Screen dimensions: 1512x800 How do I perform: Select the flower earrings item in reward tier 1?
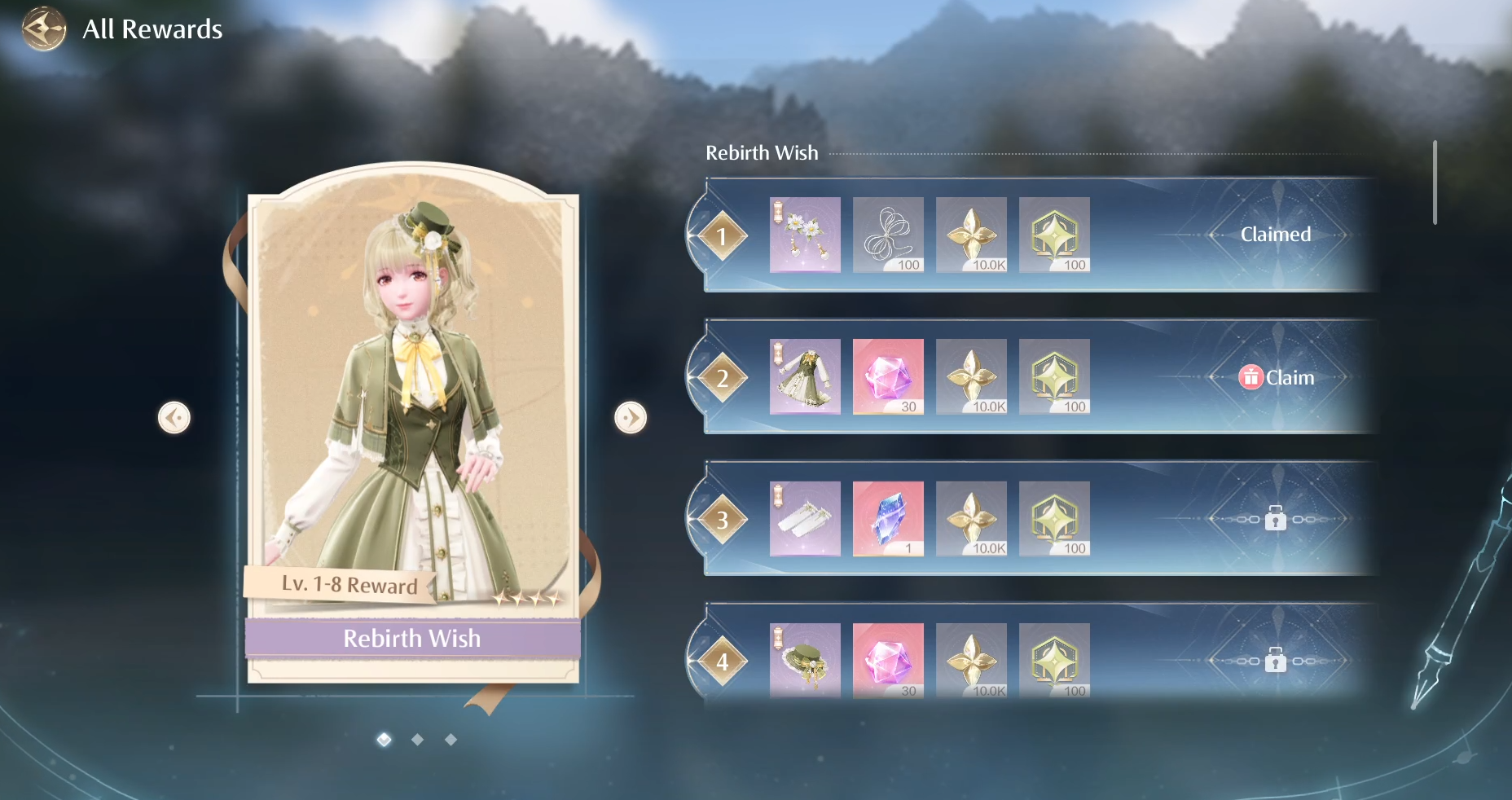tap(805, 235)
